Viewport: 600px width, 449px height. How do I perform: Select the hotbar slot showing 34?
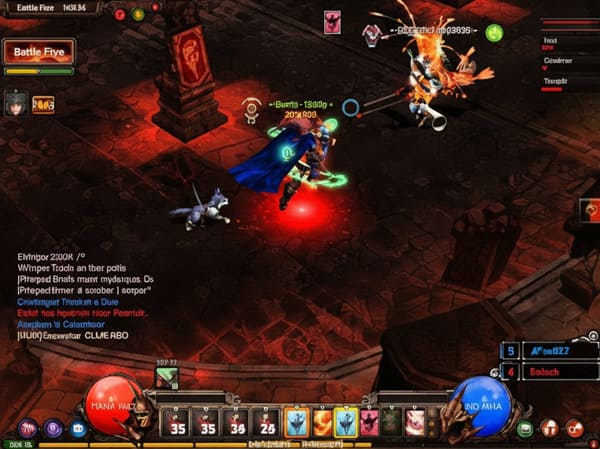(x=236, y=422)
